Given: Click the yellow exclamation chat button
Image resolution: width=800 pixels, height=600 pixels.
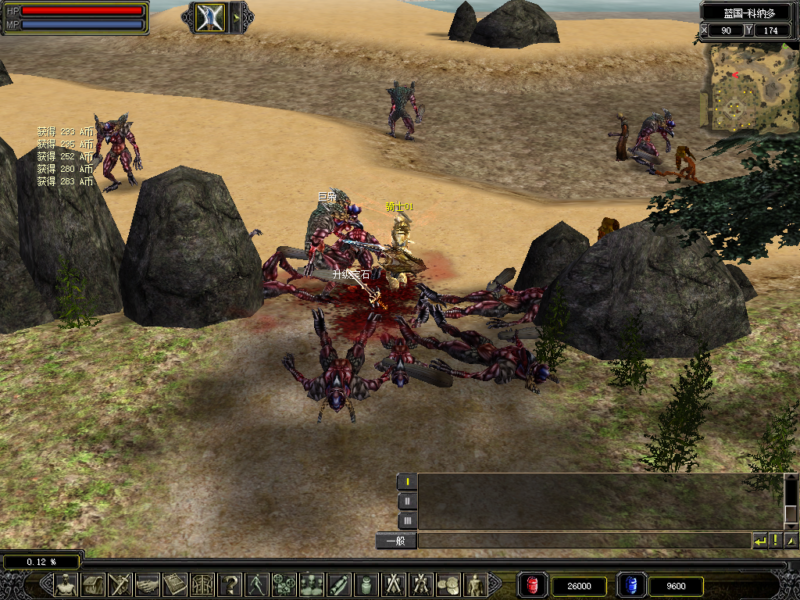Looking at the screenshot, I should (x=775, y=541).
